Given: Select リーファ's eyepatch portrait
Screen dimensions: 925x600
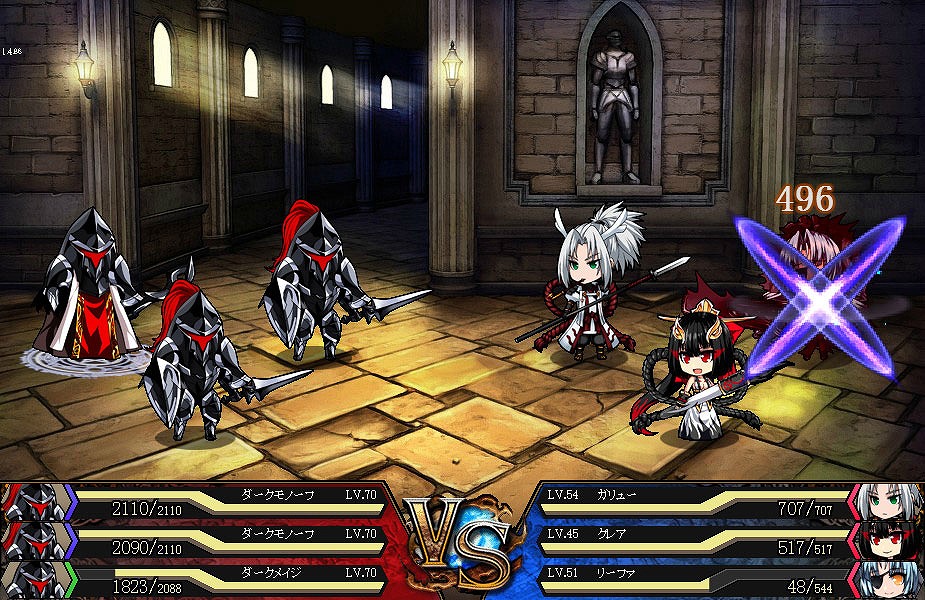Looking at the screenshot, I should (886, 580).
